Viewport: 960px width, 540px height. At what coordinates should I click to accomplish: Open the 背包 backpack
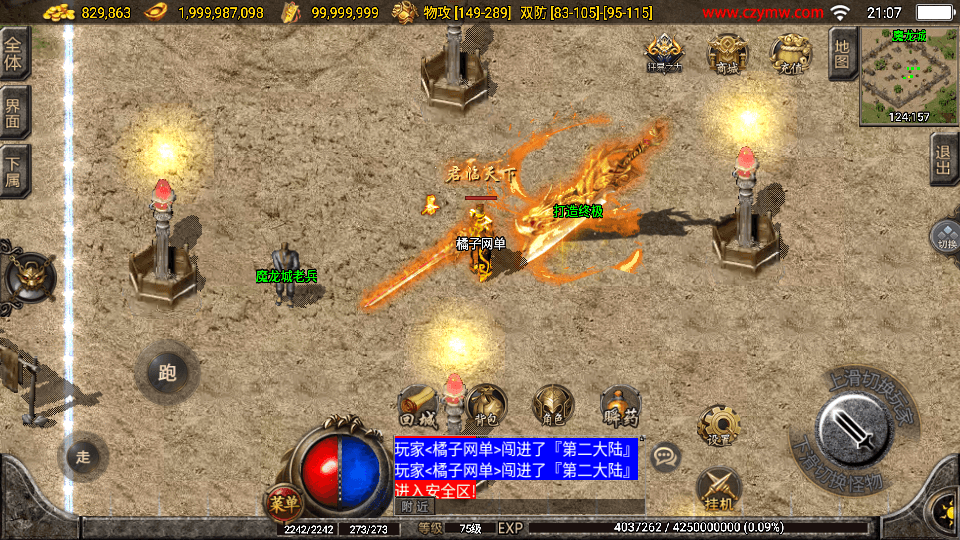pos(486,405)
